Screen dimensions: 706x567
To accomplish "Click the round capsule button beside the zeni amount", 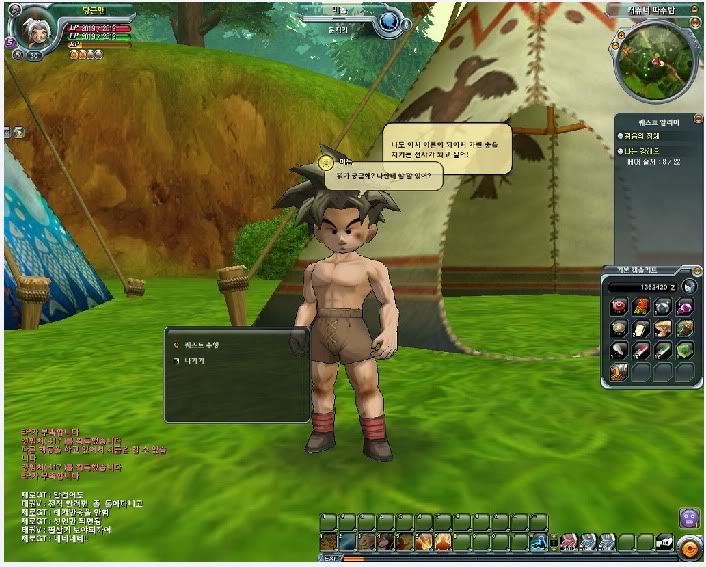I will coord(689,288).
